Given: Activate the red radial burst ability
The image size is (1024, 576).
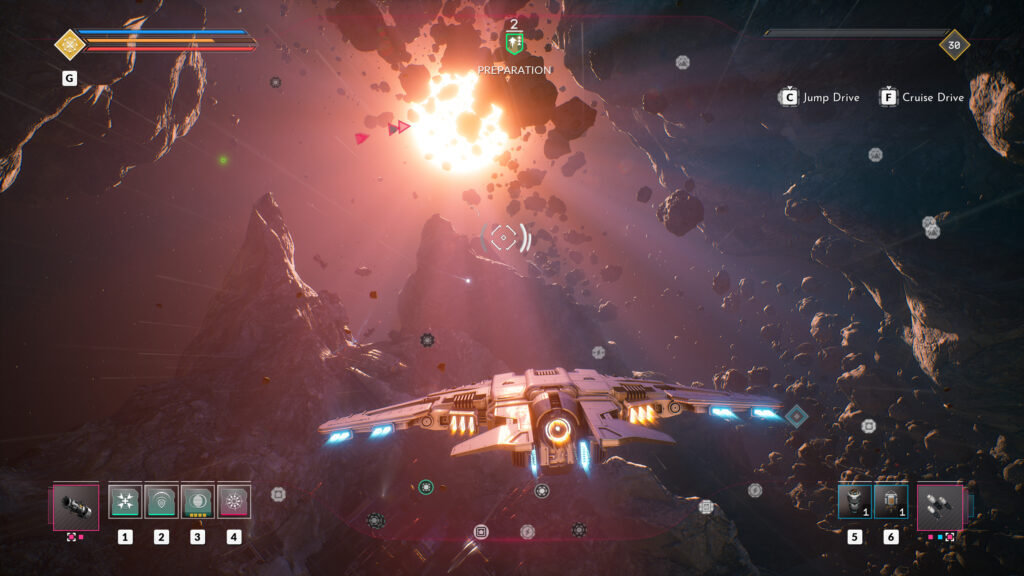Looking at the screenshot, I should (x=234, y=501).
